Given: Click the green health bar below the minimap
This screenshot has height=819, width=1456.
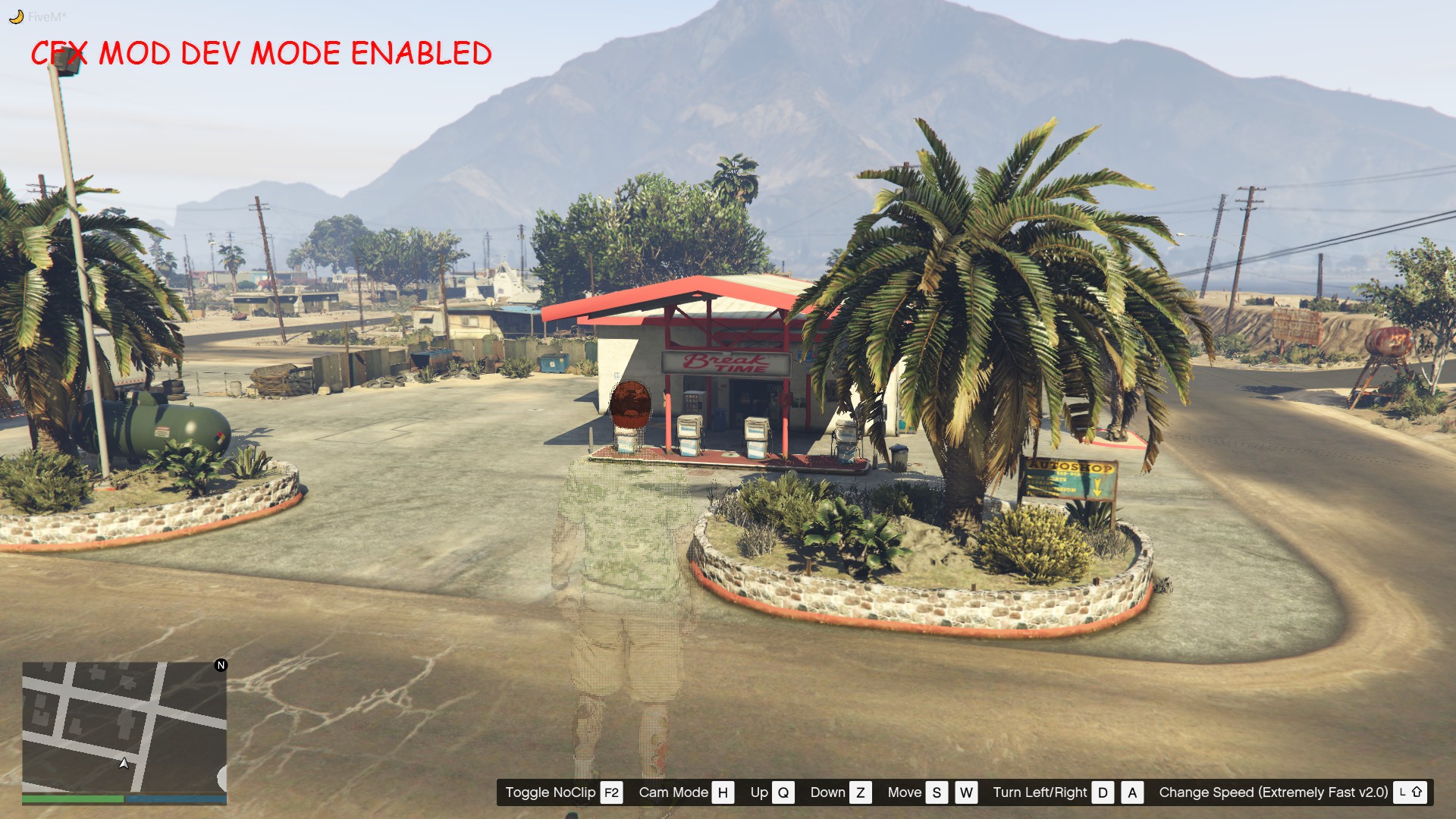Looking at the screenshot, I should [72, 799].
